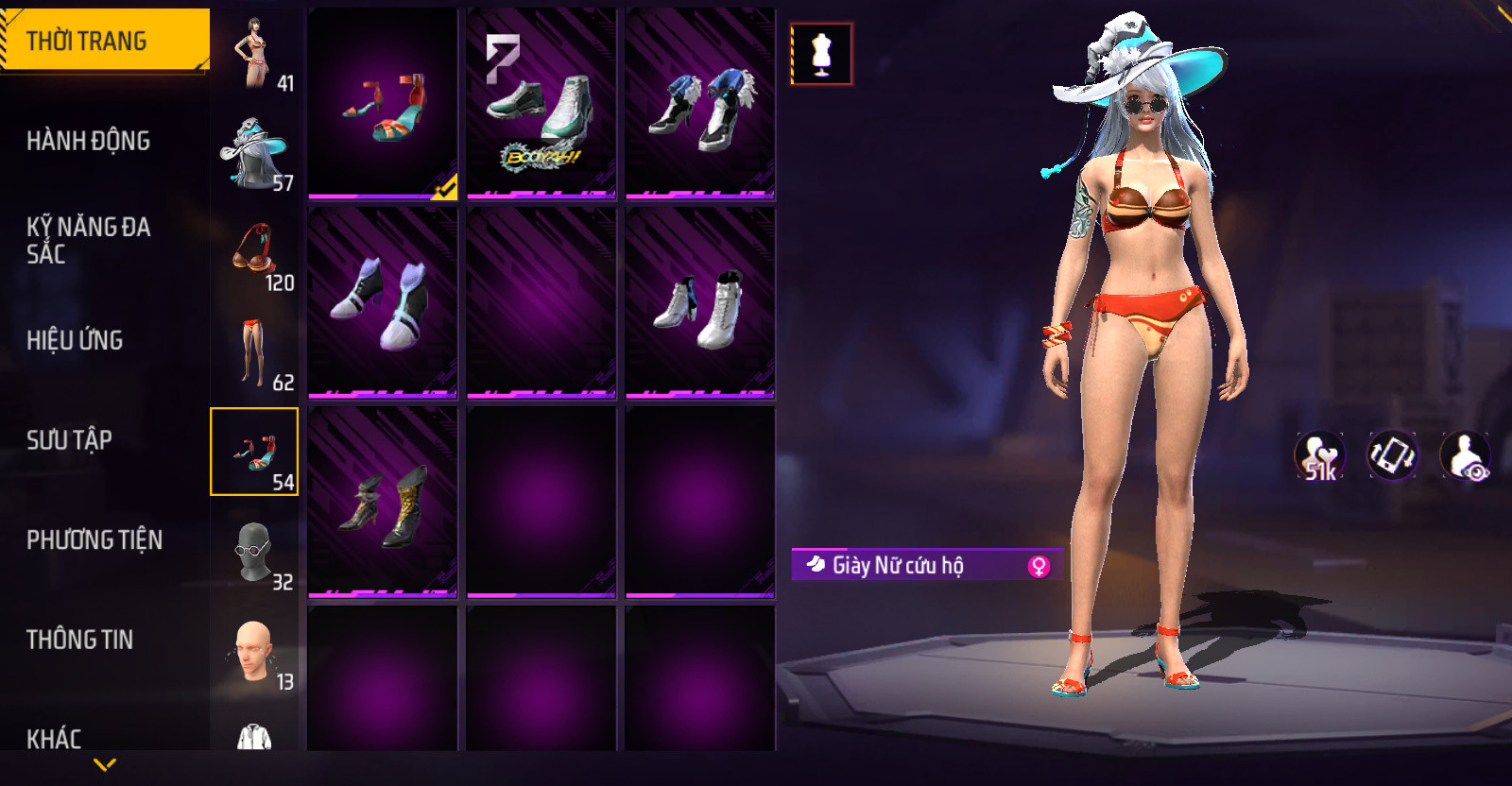Choose the outfit set category with 41 items
The image size is (1512, 786).
(x=254, y=55)
